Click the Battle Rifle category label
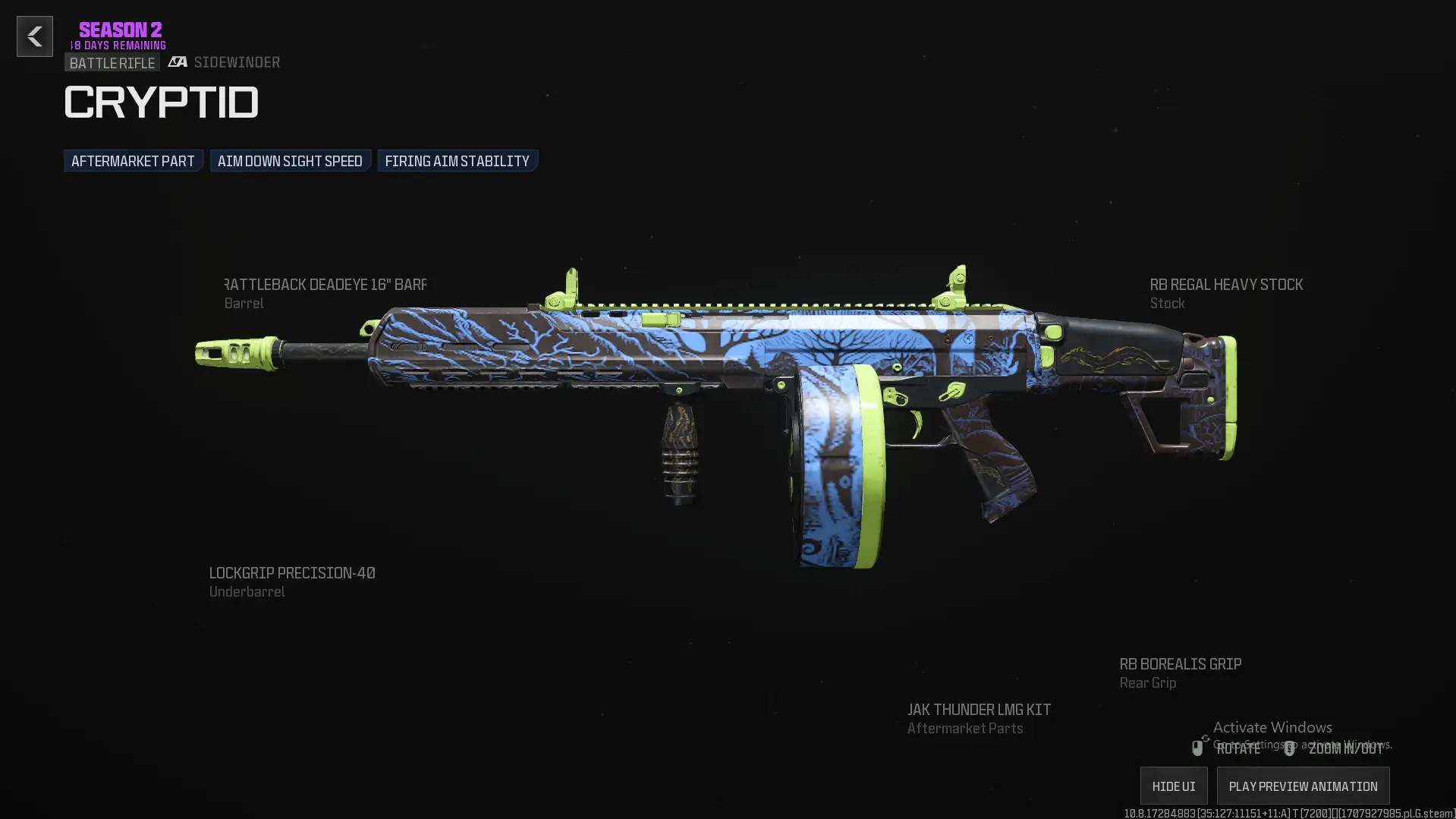This screenshot has width=1456, height=819. (112, 62)
